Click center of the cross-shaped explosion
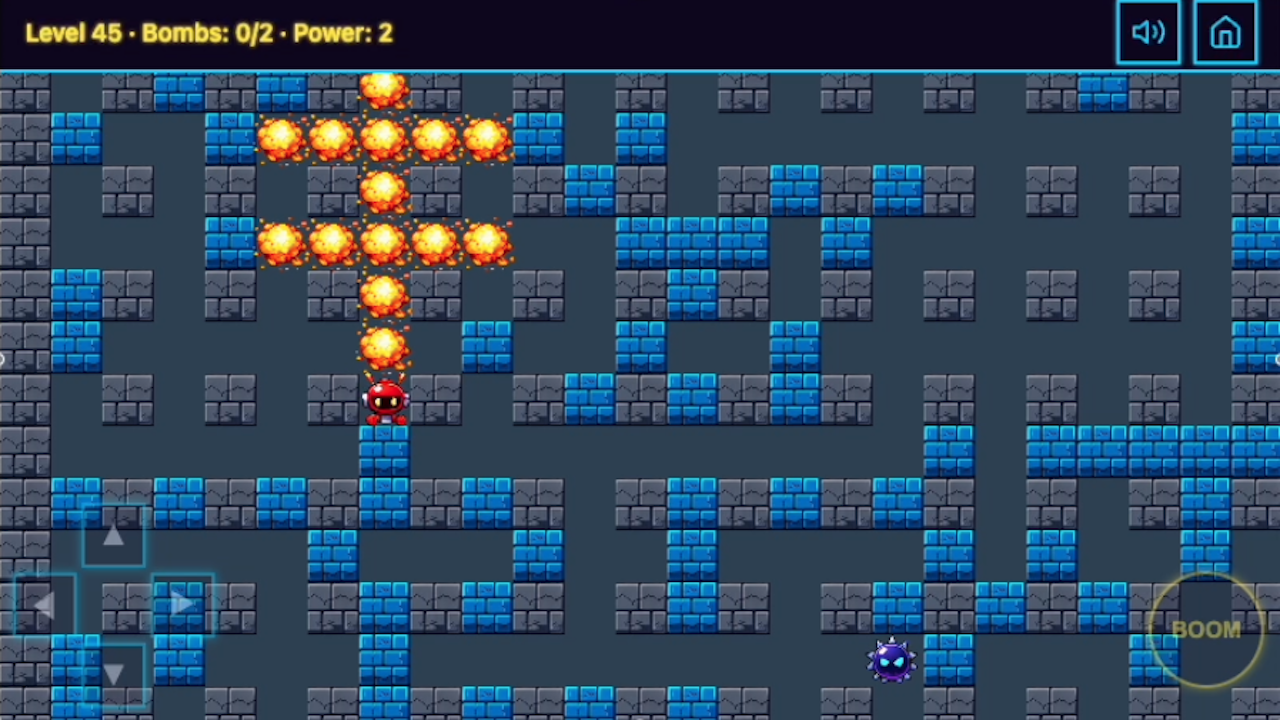The height and width of the screenshot is (720, 1280). click(385, 190)
